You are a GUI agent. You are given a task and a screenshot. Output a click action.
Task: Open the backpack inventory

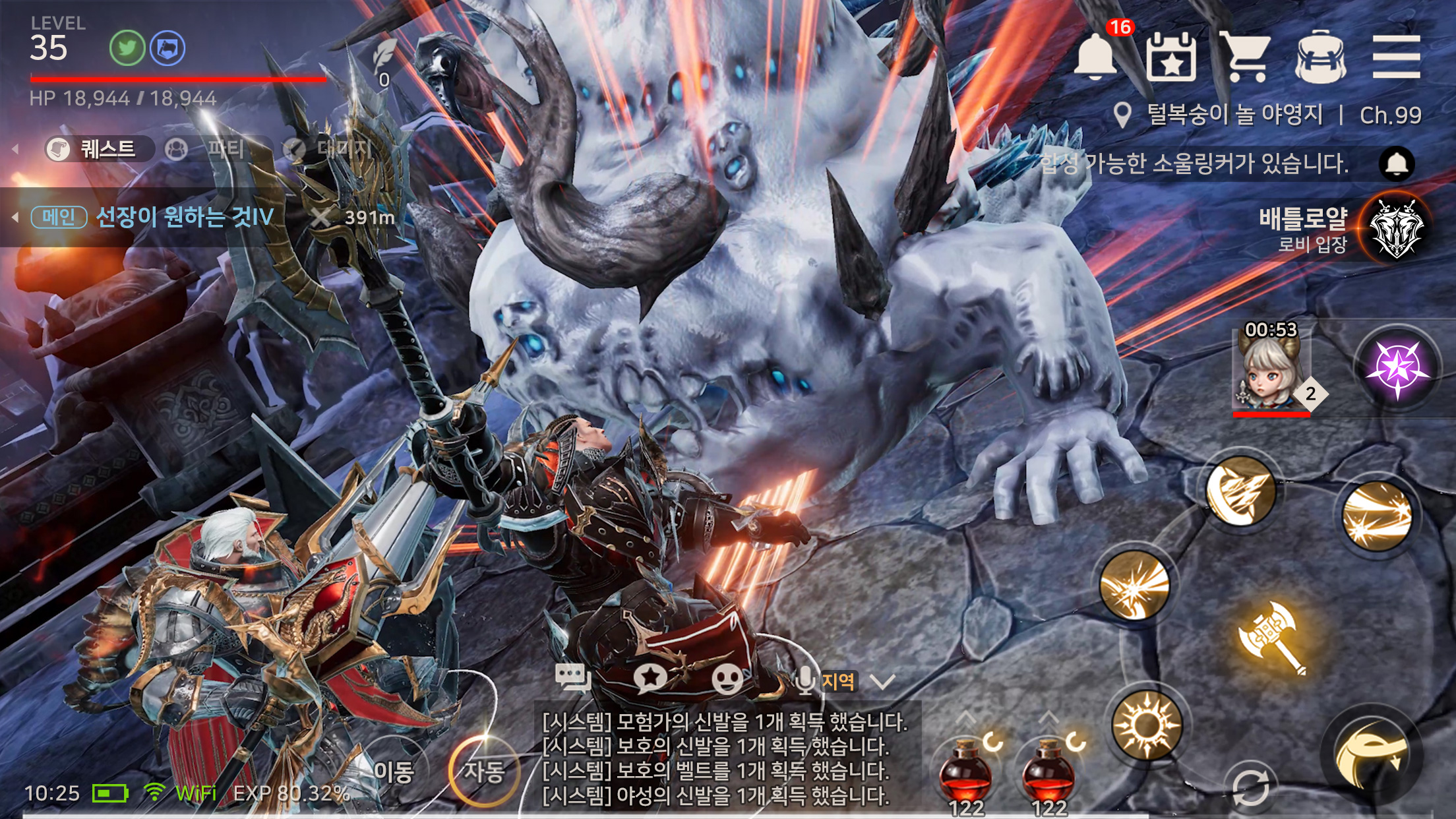pyautogui.click(x=1320, y=57)
